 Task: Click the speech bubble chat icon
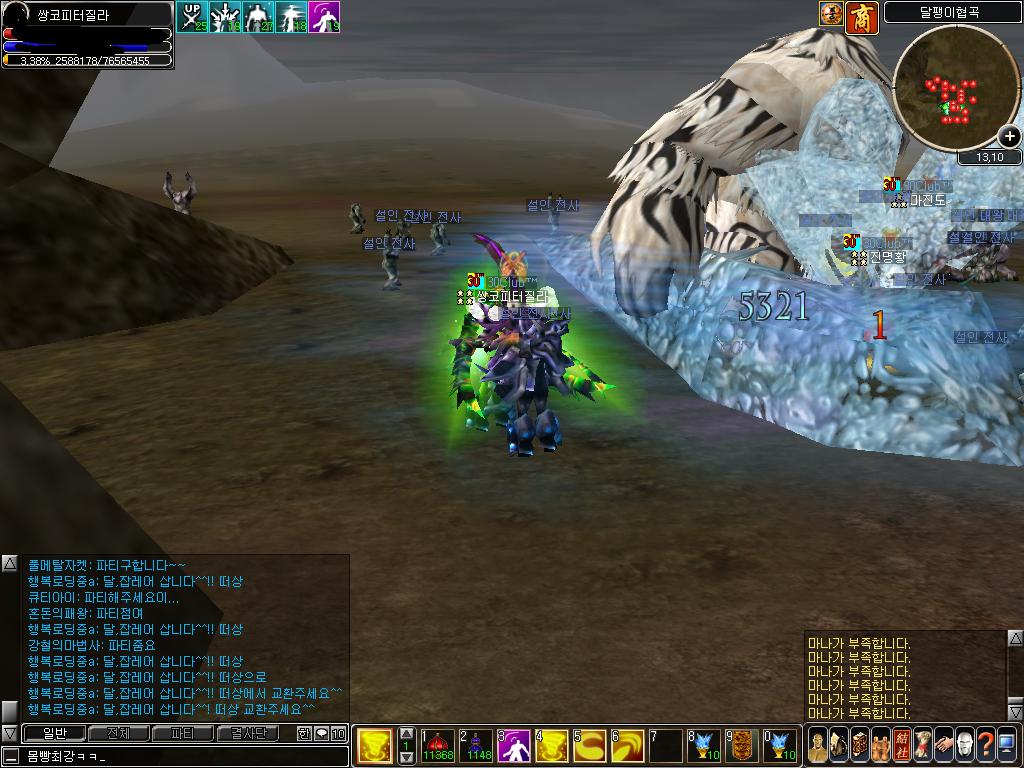322,733
